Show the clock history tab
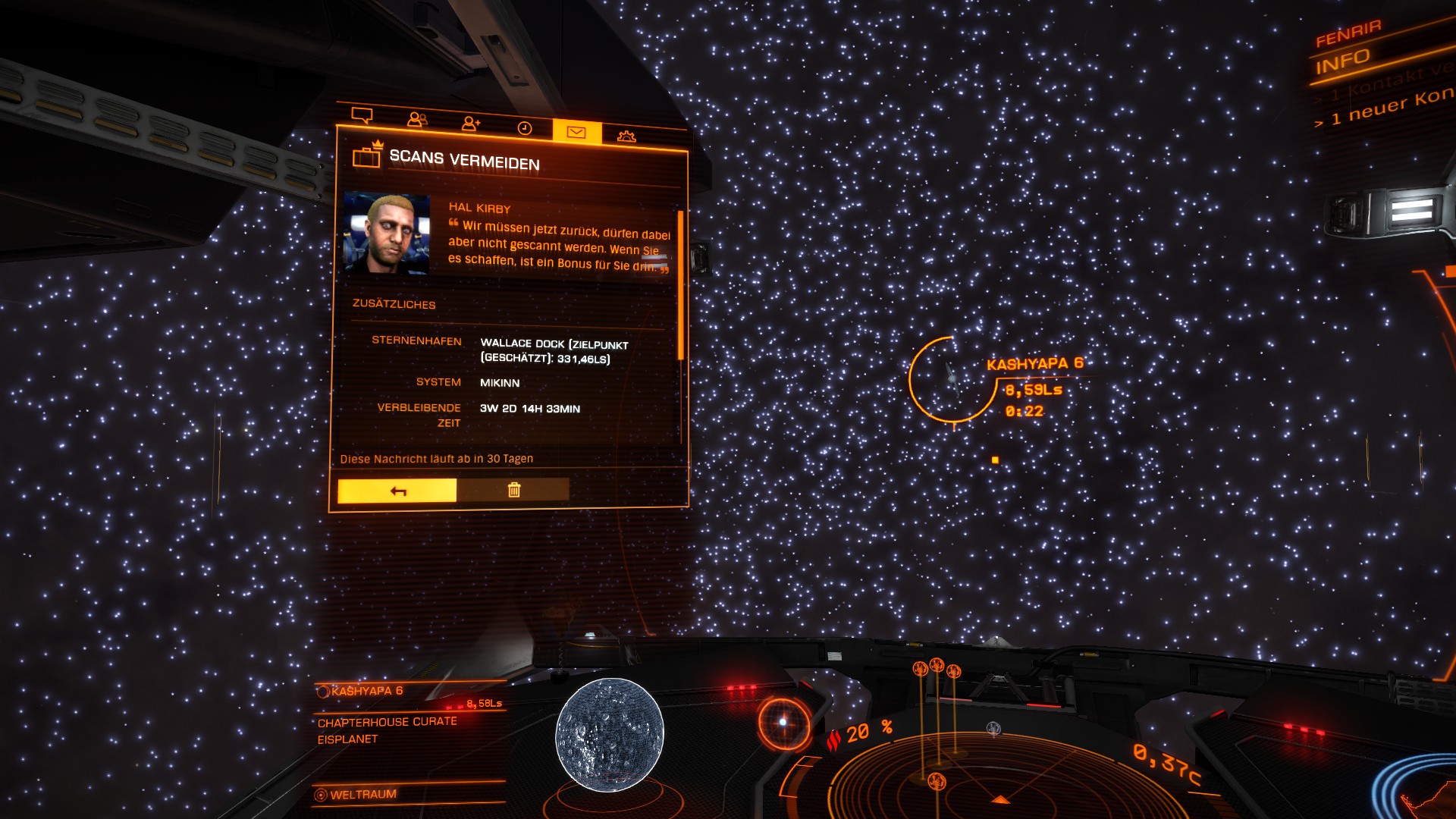 pos(525,127)
